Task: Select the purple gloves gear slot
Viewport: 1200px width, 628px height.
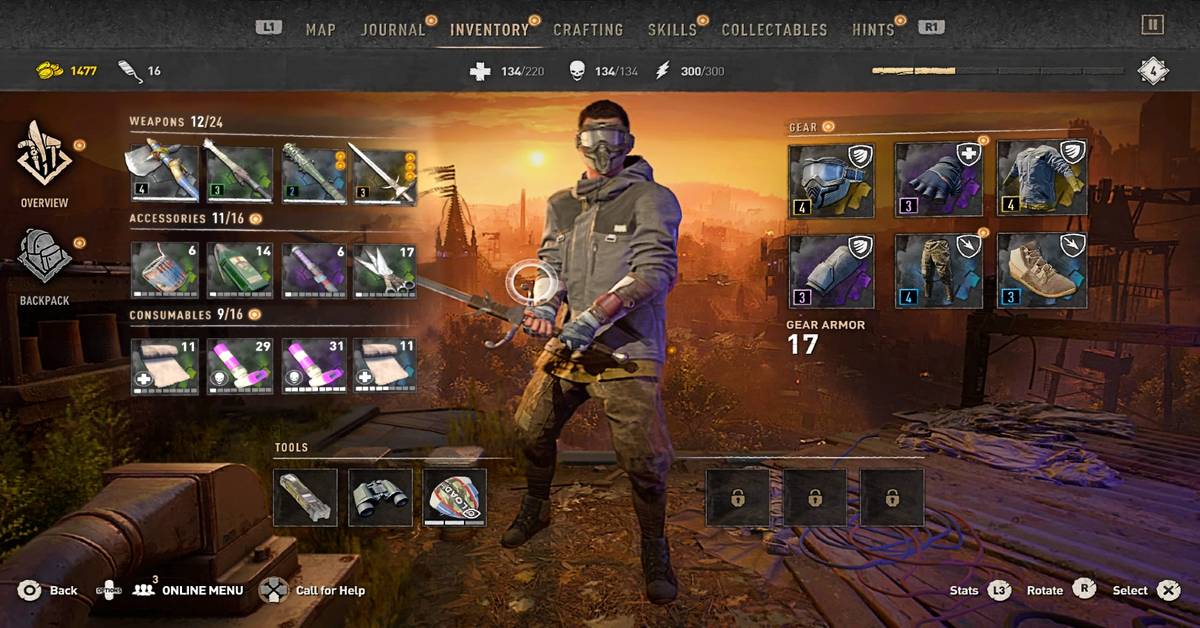Action: pyautogui.click(x=936, y=180)
